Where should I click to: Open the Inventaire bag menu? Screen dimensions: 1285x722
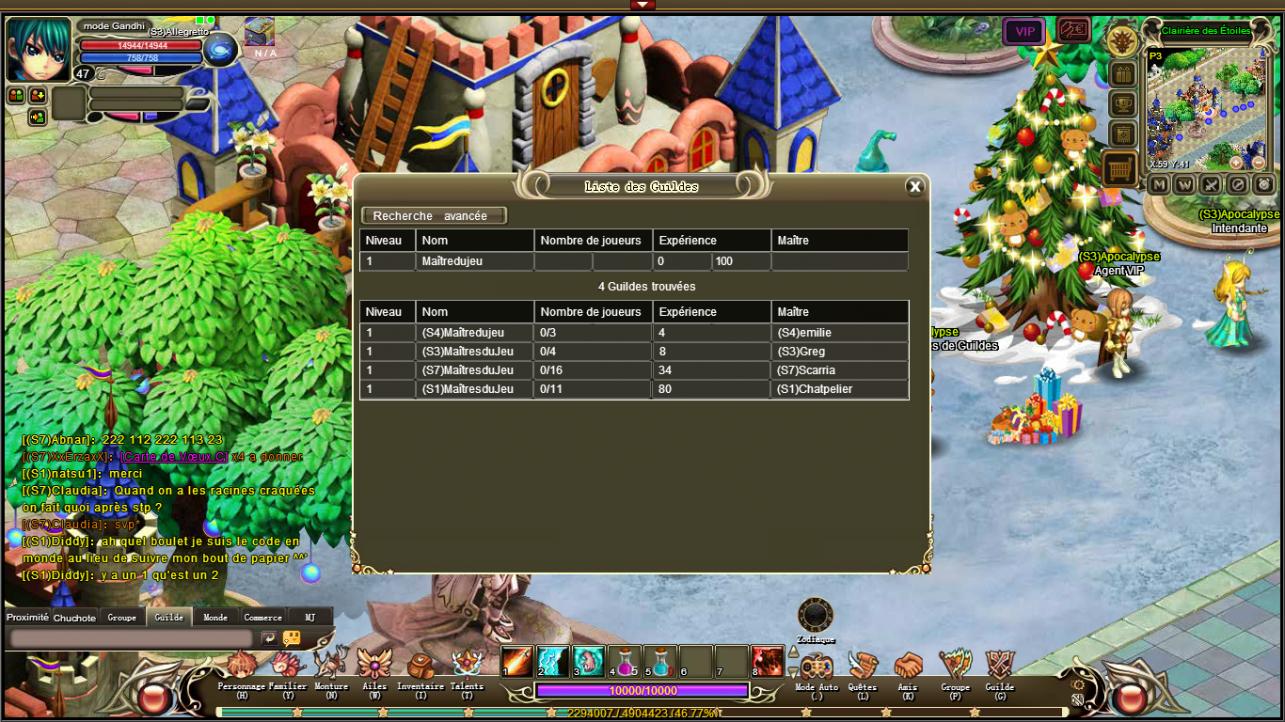[x=420, y=667]
